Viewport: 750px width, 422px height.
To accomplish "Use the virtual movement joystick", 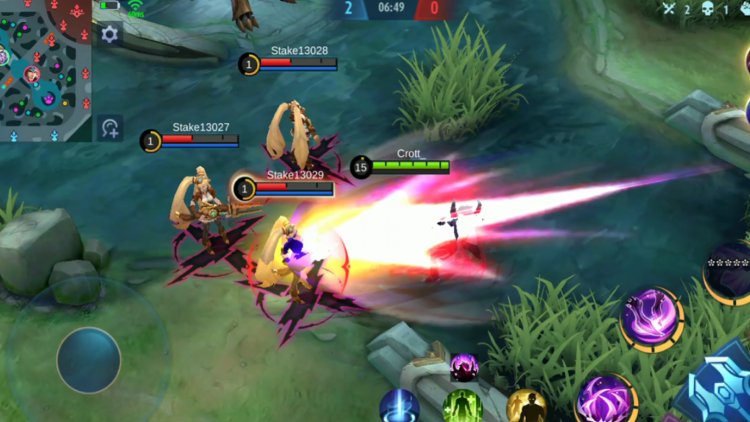I will (x=88, y=360).
